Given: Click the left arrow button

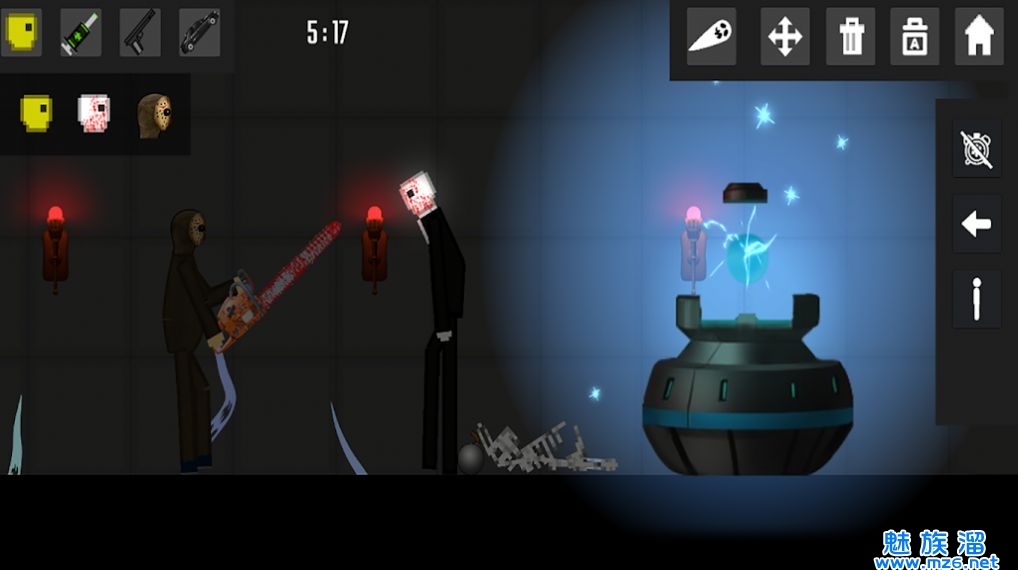Looking at the screenshot, I should click(x=977, y=224).
